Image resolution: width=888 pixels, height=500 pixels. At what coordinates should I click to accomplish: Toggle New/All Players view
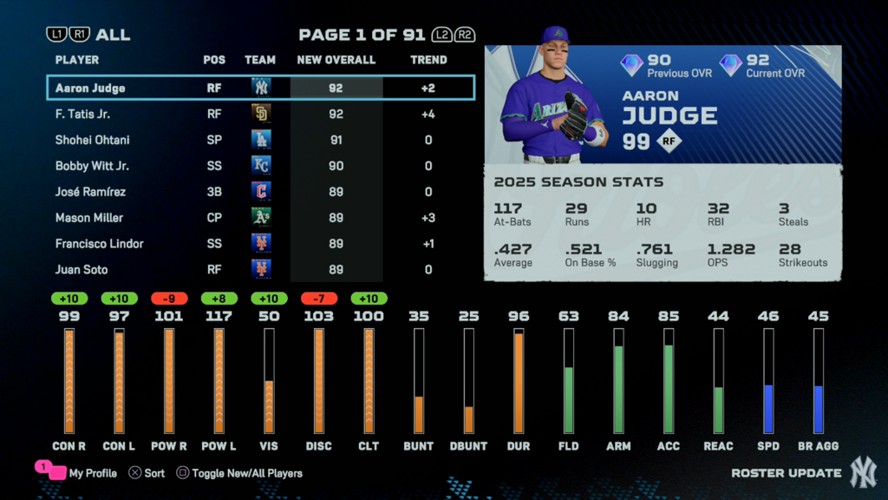239,473
